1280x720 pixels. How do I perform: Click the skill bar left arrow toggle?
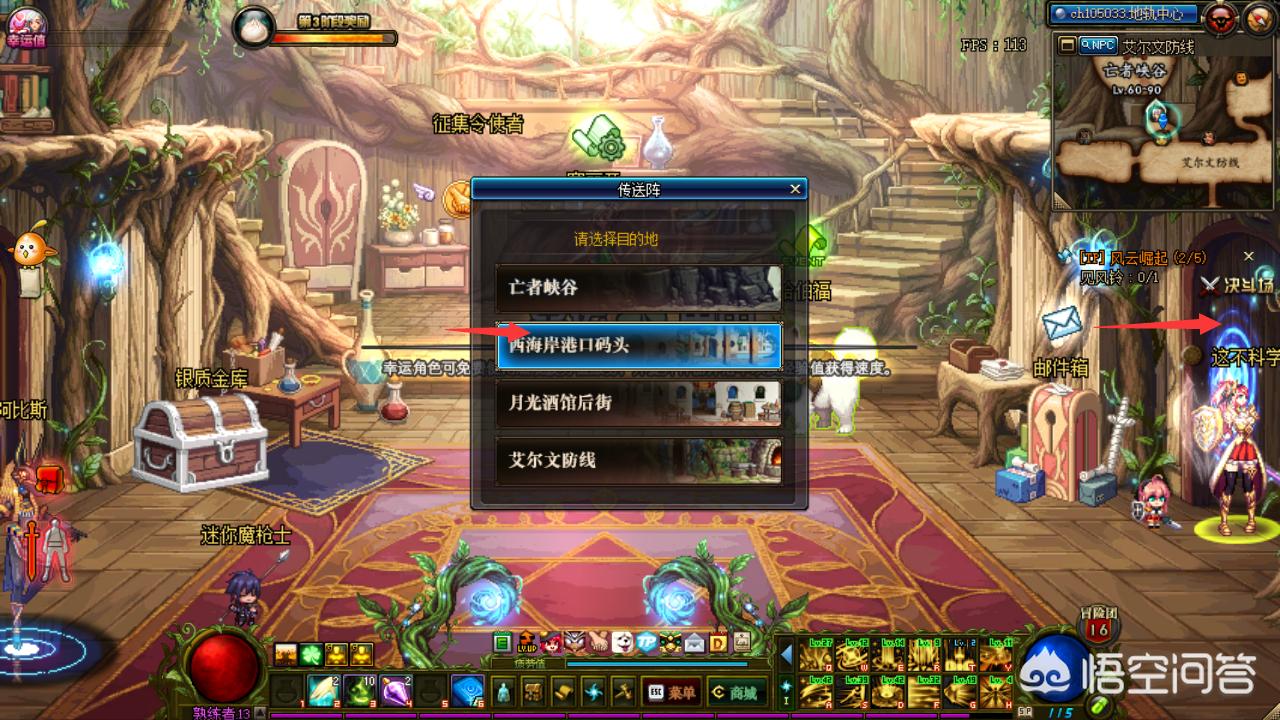(x=786, y=655)
